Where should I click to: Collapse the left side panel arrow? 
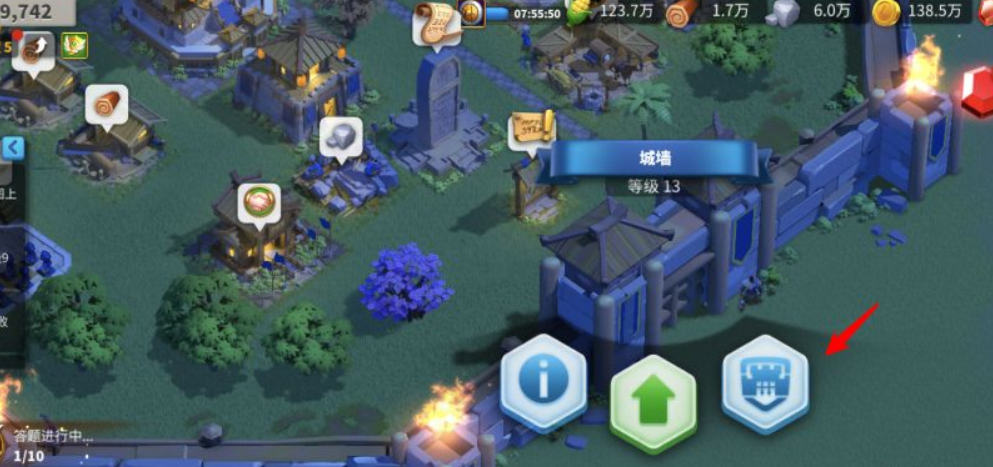(x=12, y=148)
